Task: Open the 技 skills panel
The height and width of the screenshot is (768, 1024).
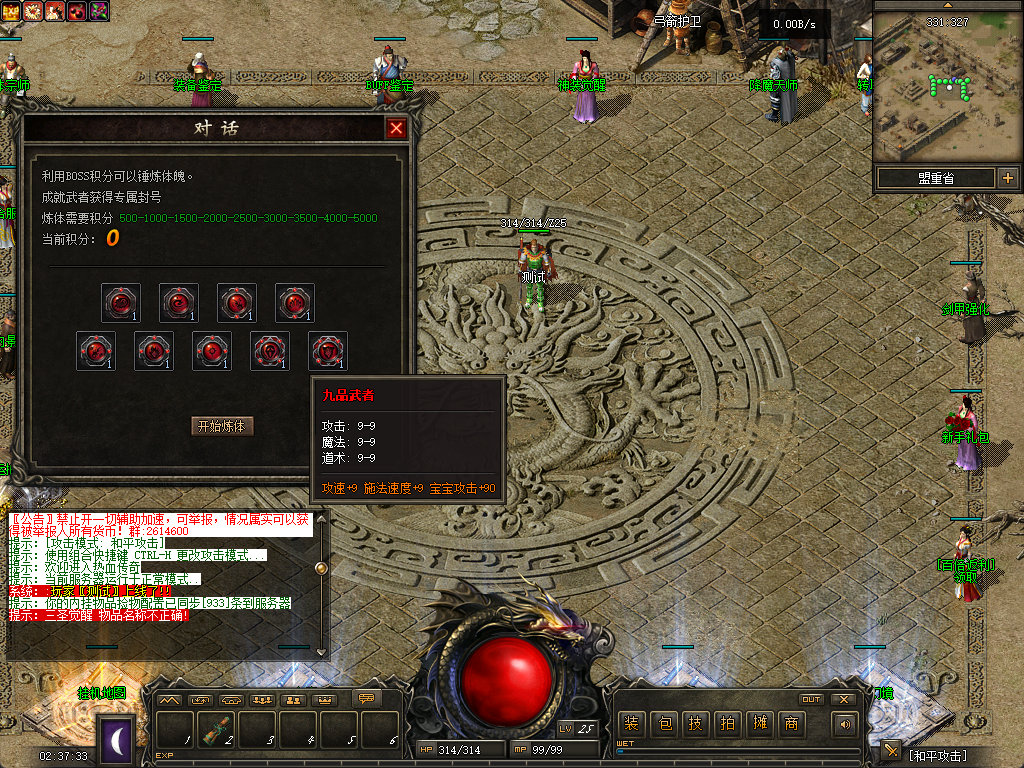Action: pos(695,723)
